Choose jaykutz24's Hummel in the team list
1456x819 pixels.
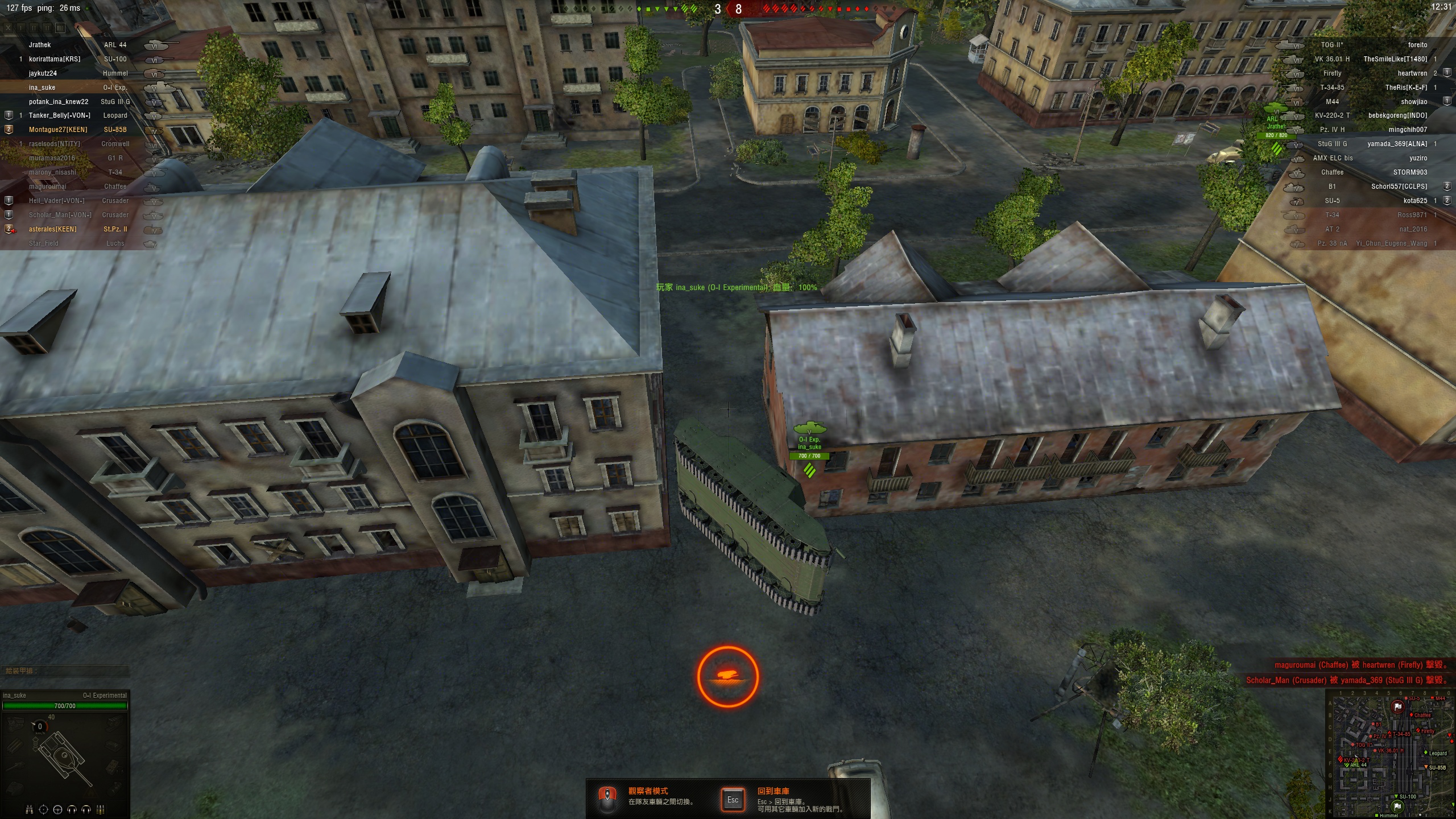(80, 73)
